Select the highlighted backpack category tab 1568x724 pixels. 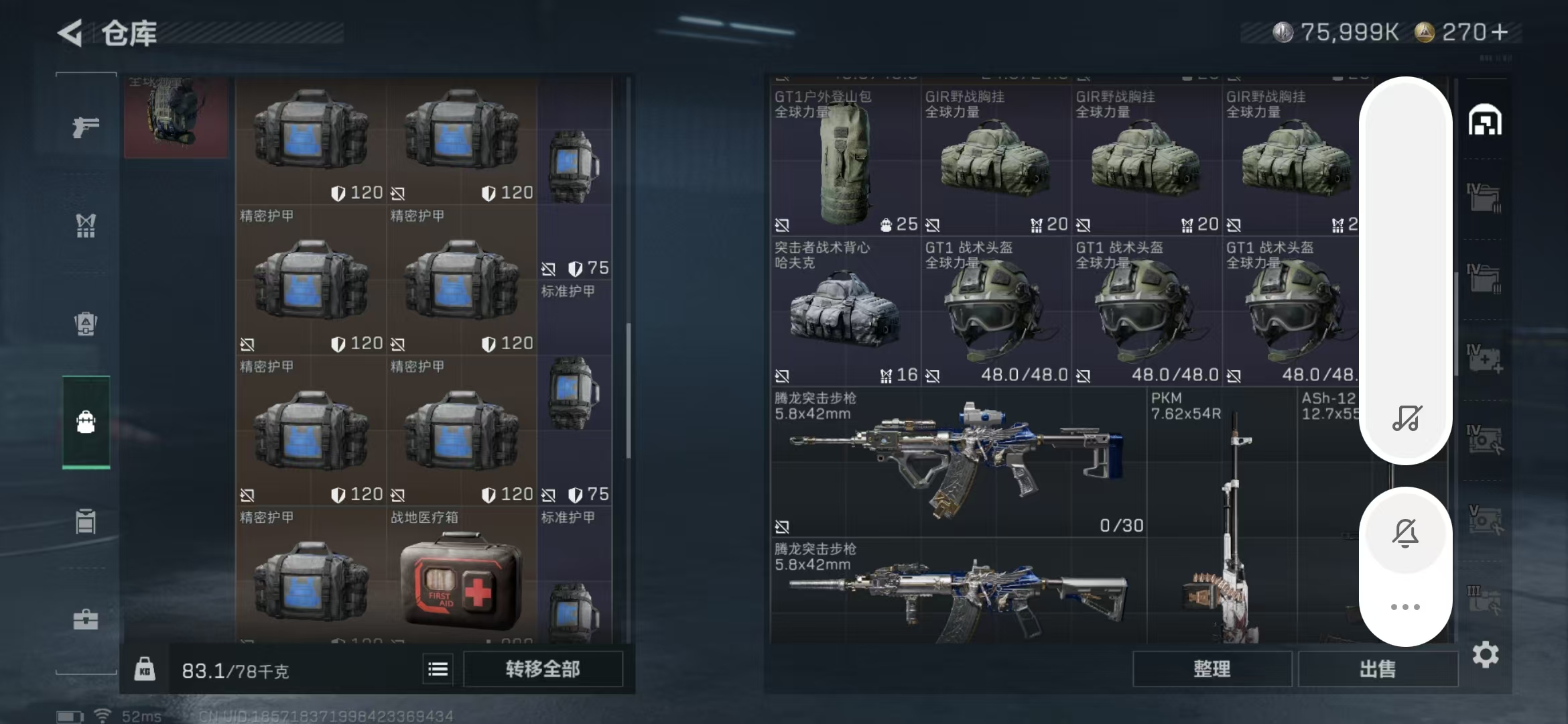(86, 422)
